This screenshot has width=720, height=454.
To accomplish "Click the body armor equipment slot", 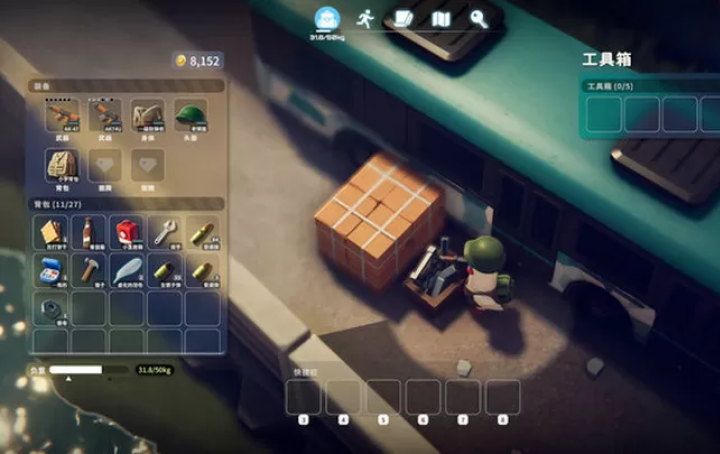I will 148,117.
